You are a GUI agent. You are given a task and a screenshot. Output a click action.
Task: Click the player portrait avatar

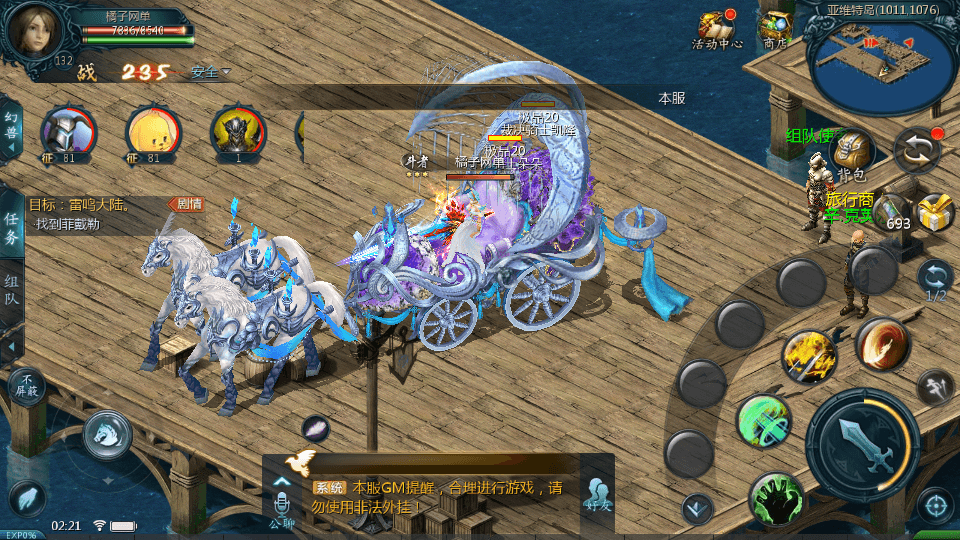pos(35,32)
